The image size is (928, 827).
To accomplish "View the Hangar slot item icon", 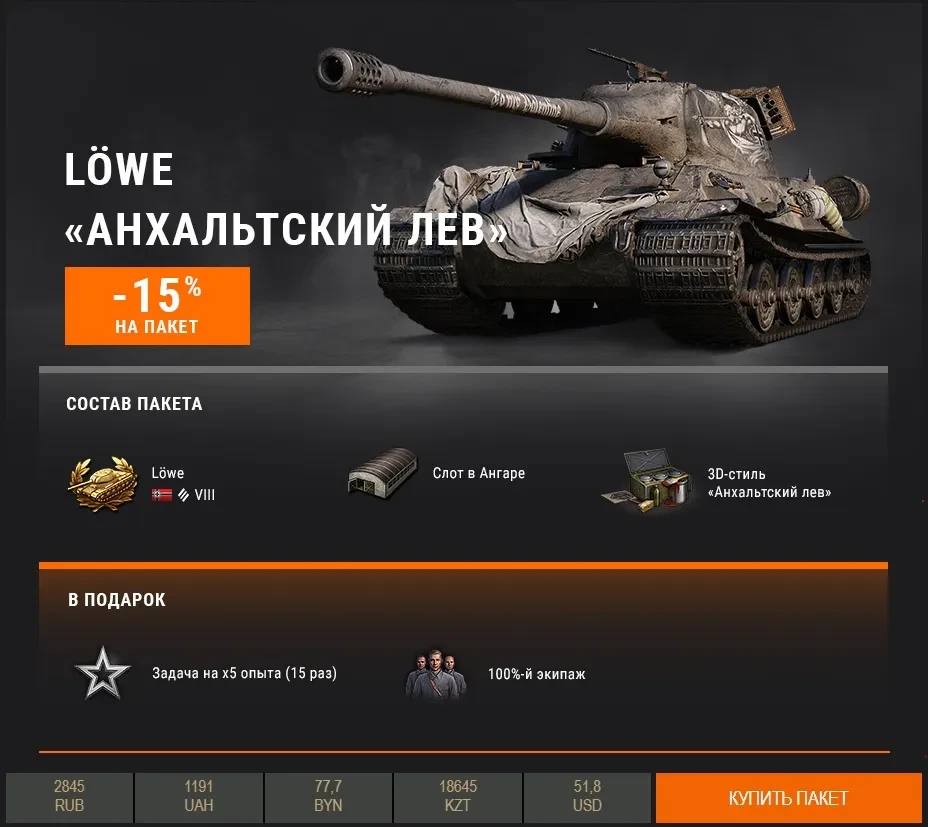I will (381, 471).
